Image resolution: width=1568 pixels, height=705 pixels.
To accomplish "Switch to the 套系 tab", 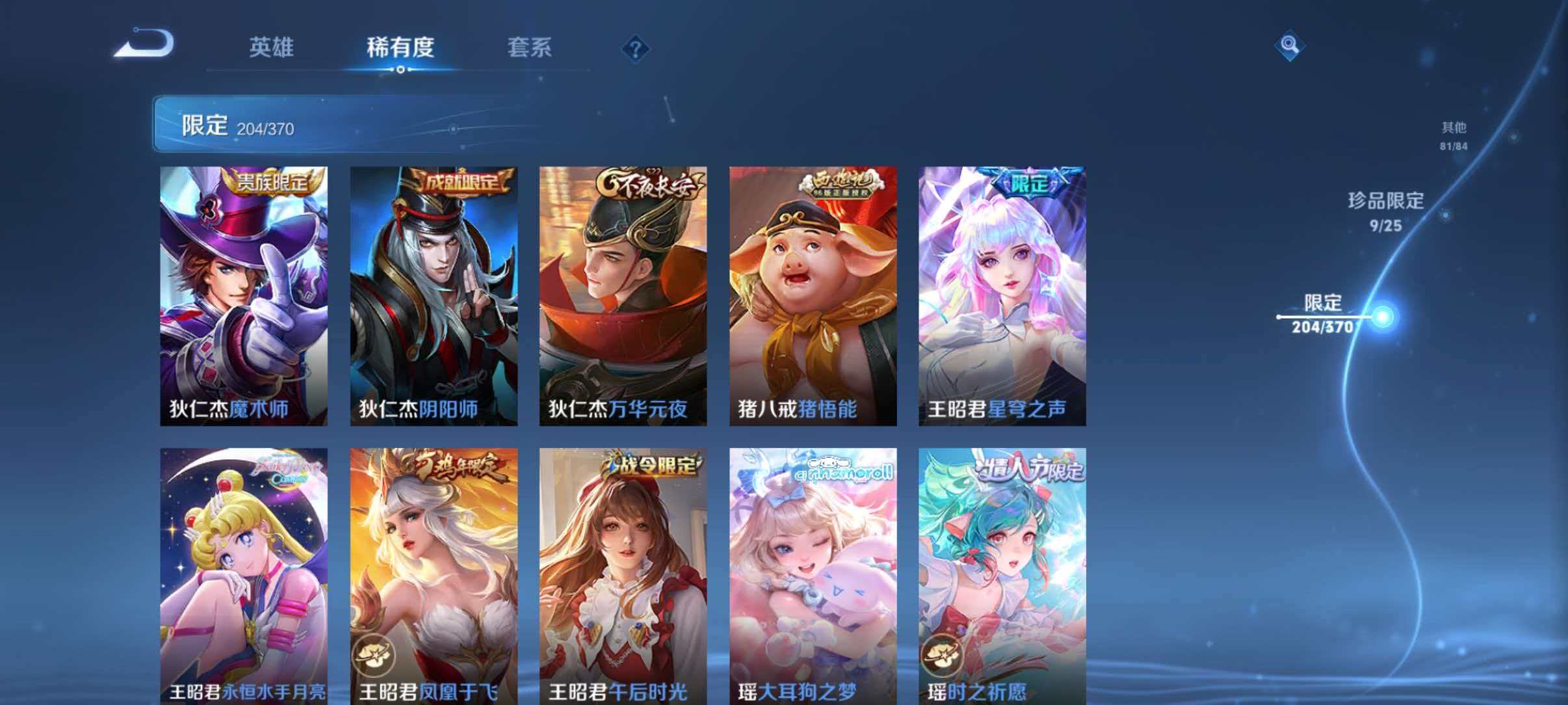I will [532, 47].
